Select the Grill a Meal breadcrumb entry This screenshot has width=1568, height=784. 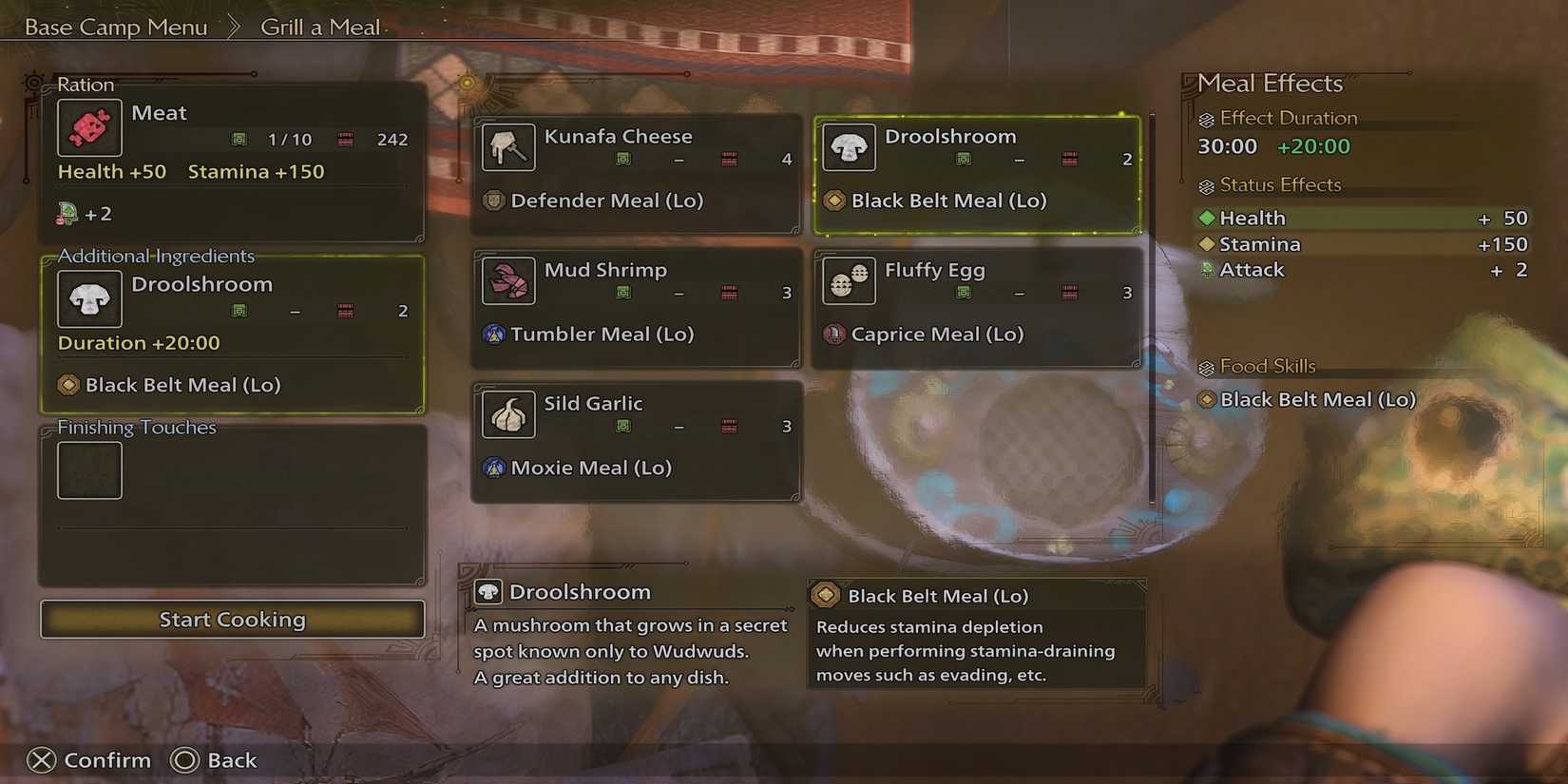pyautogui.click(x=320, y=27)
